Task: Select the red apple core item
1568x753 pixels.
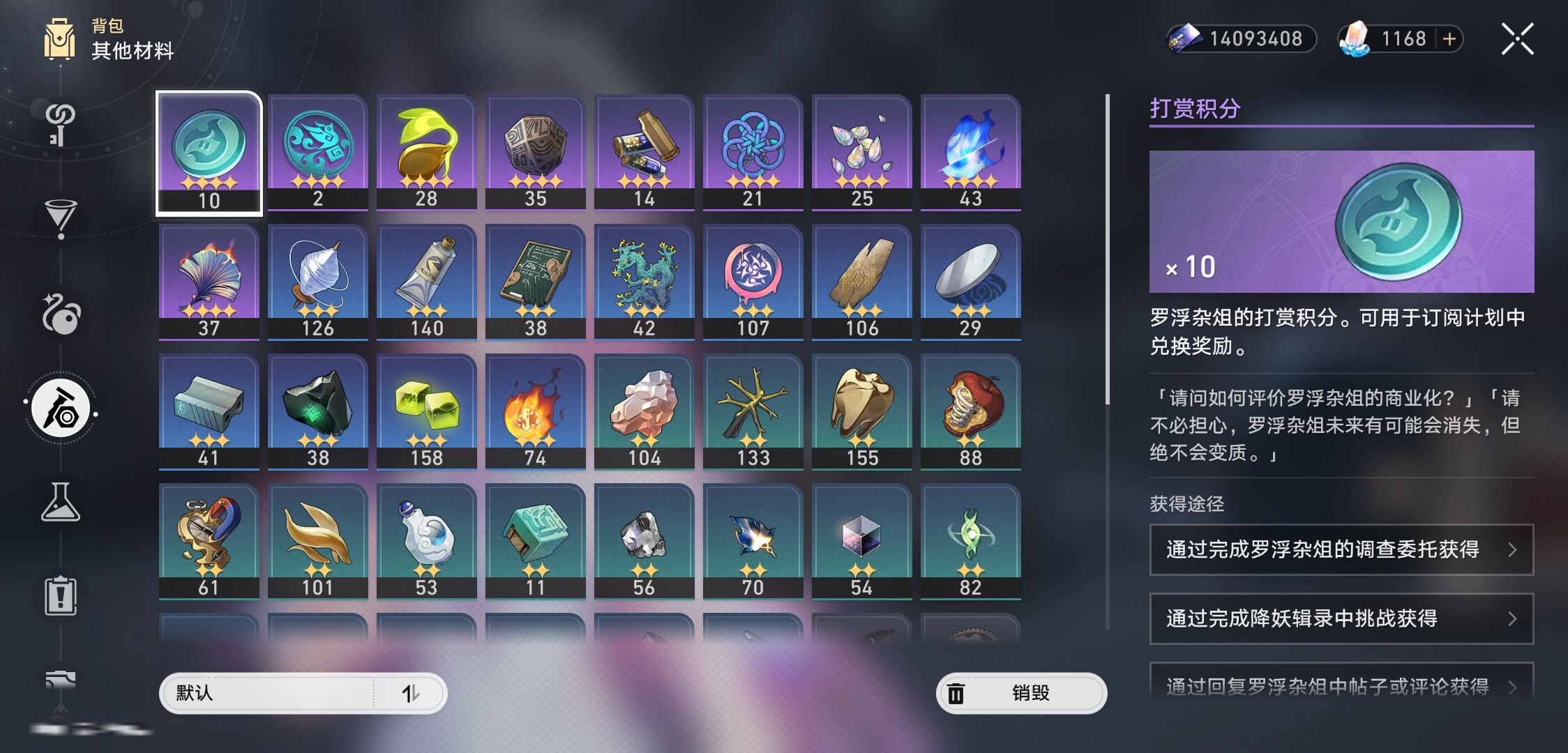Action: tap(970, 411)
